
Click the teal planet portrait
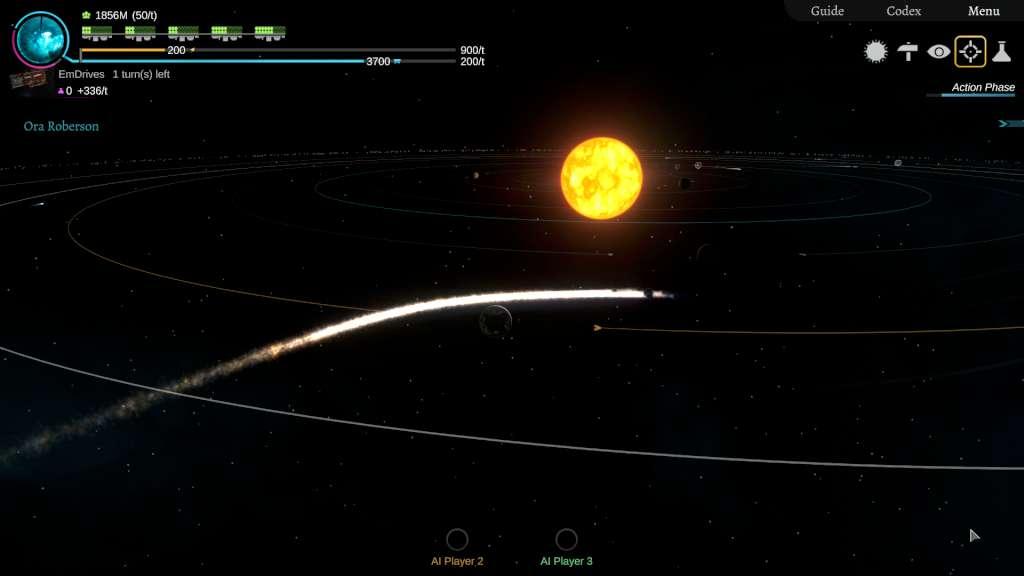click(x=42, y=38)
